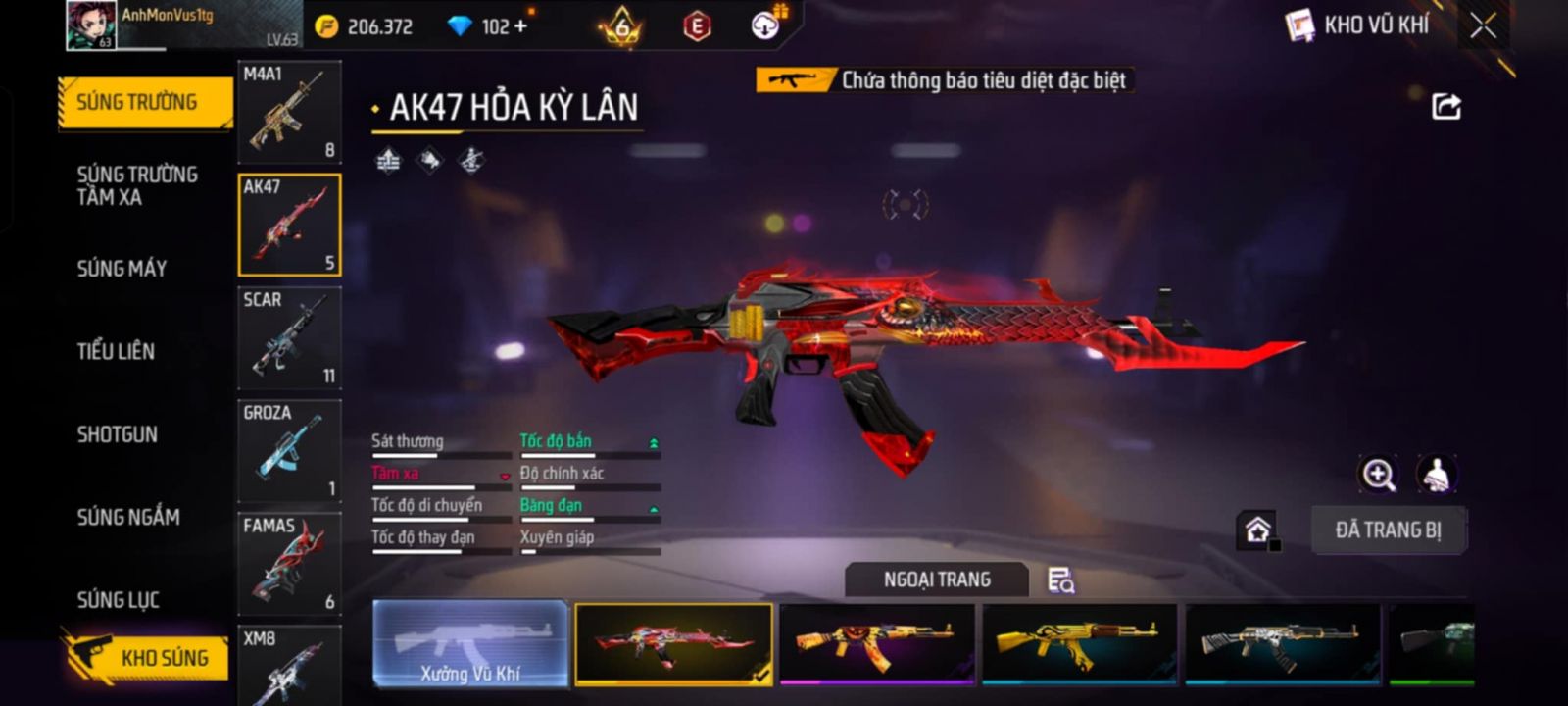Image resolution: width=1568 pixels, height=706 pixels.
Task: Zoom in on the weapon preview
Action: pyautogui.click(x=1378, y=475)
